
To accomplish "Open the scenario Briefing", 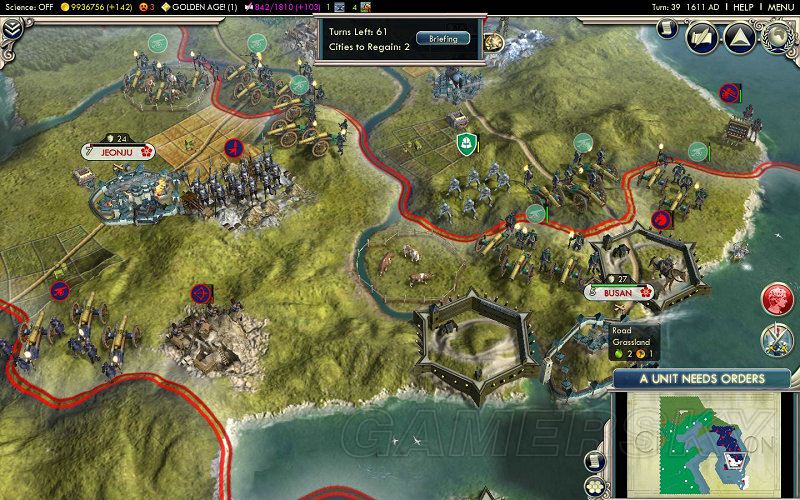I will coord(442,39).
